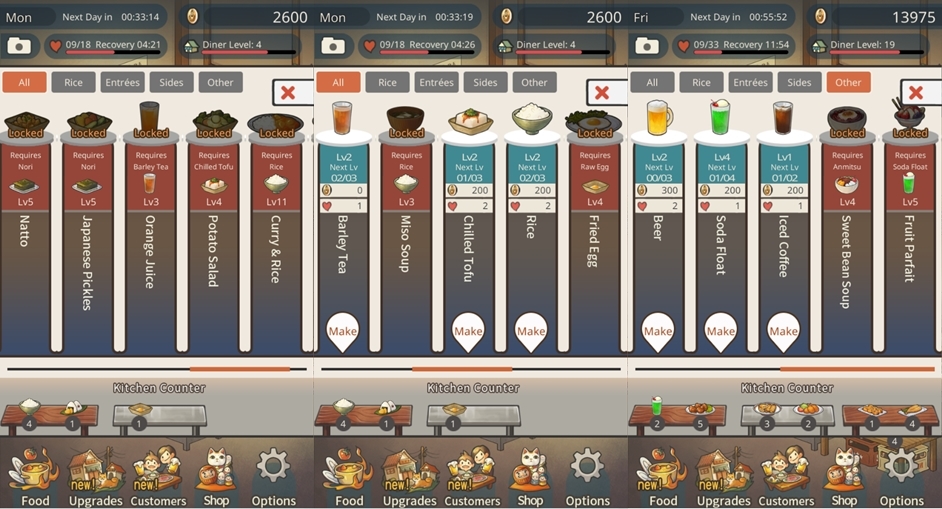Make a Barley Tea
This screenshot has width=942, height=509.
(343, 331)
